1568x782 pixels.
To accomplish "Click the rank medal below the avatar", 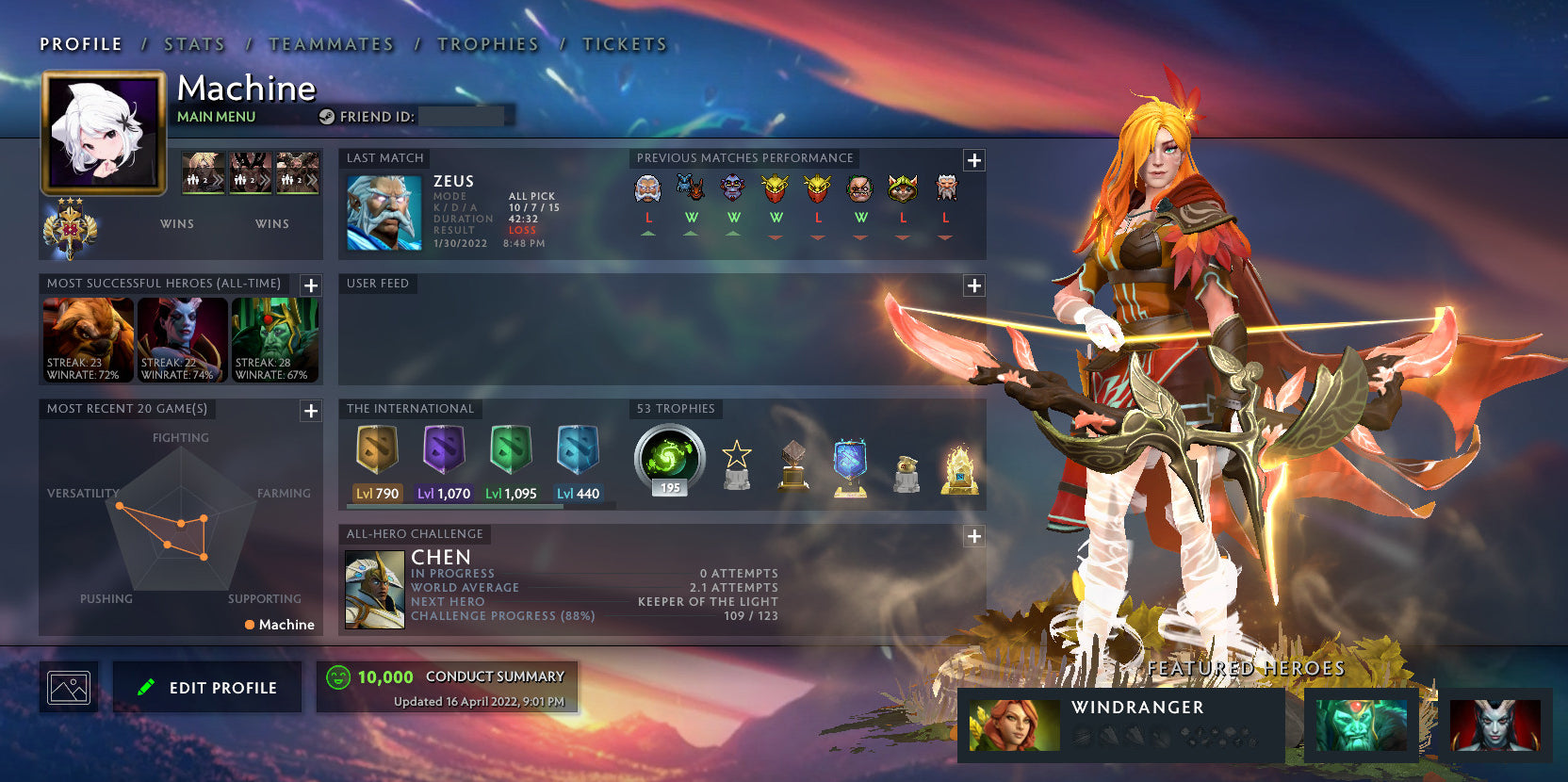I will pyautogui.click(x=72, y=226).
